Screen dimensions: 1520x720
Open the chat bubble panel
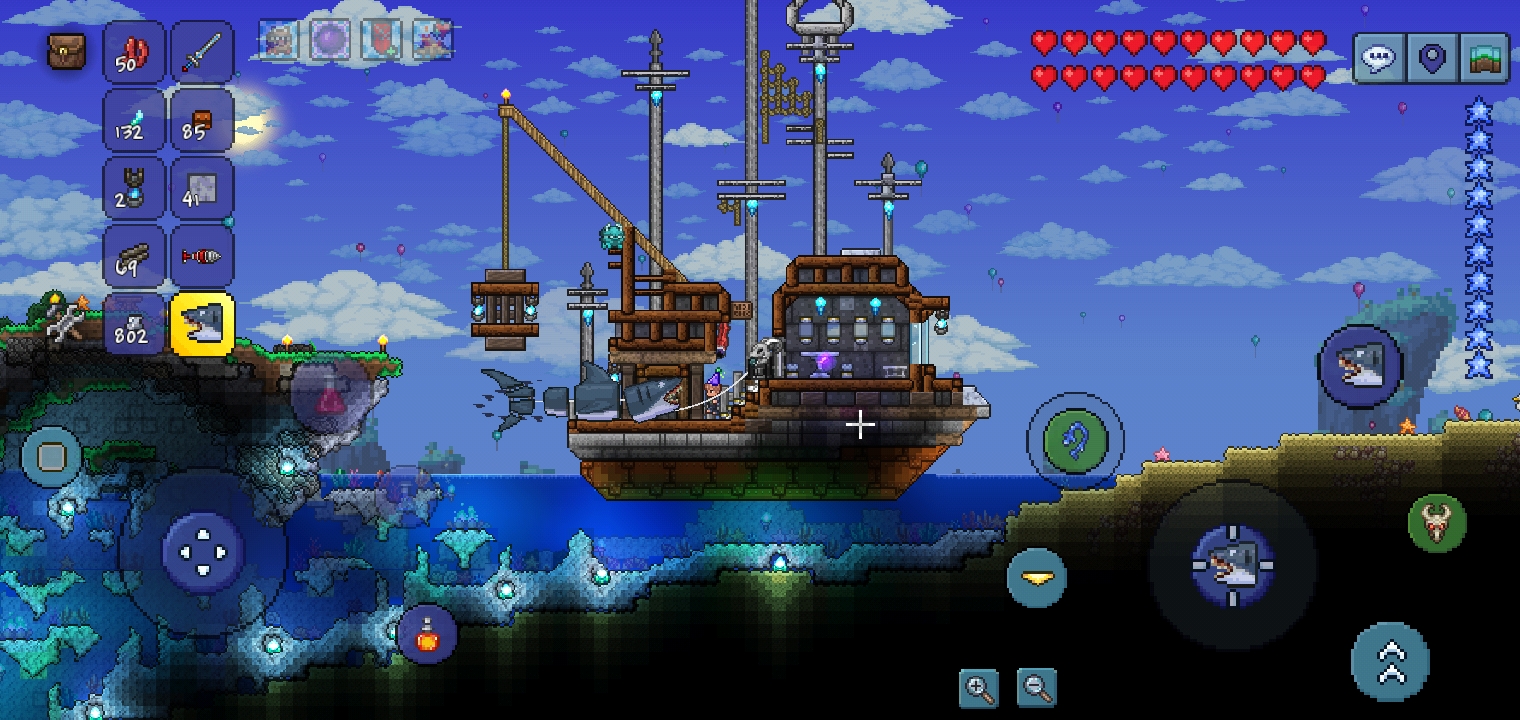point(1379,58)
